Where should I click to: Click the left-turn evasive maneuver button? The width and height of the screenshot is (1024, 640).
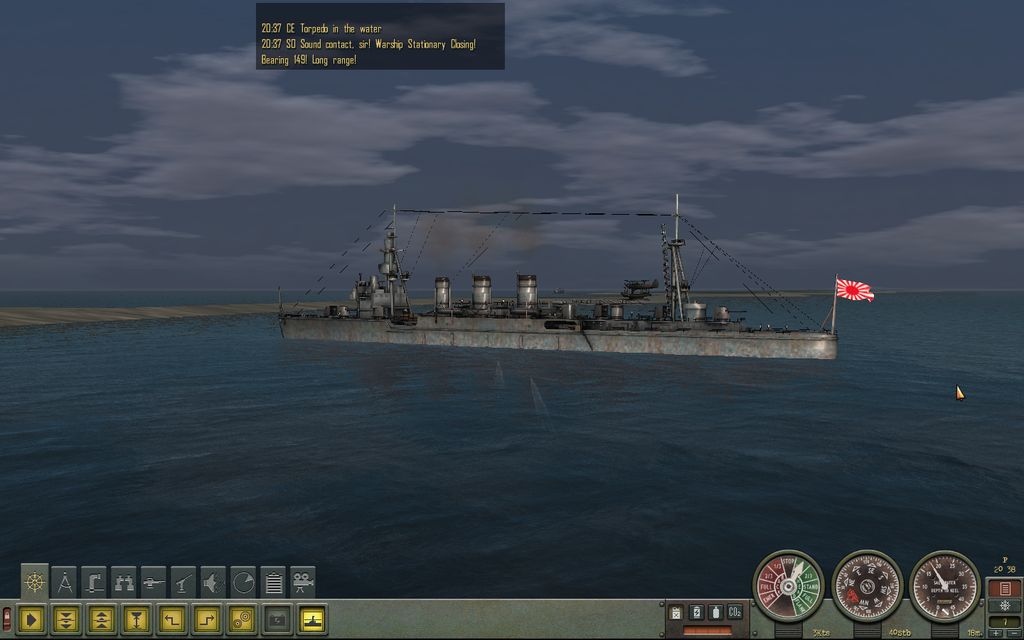(x=173, y=620)
